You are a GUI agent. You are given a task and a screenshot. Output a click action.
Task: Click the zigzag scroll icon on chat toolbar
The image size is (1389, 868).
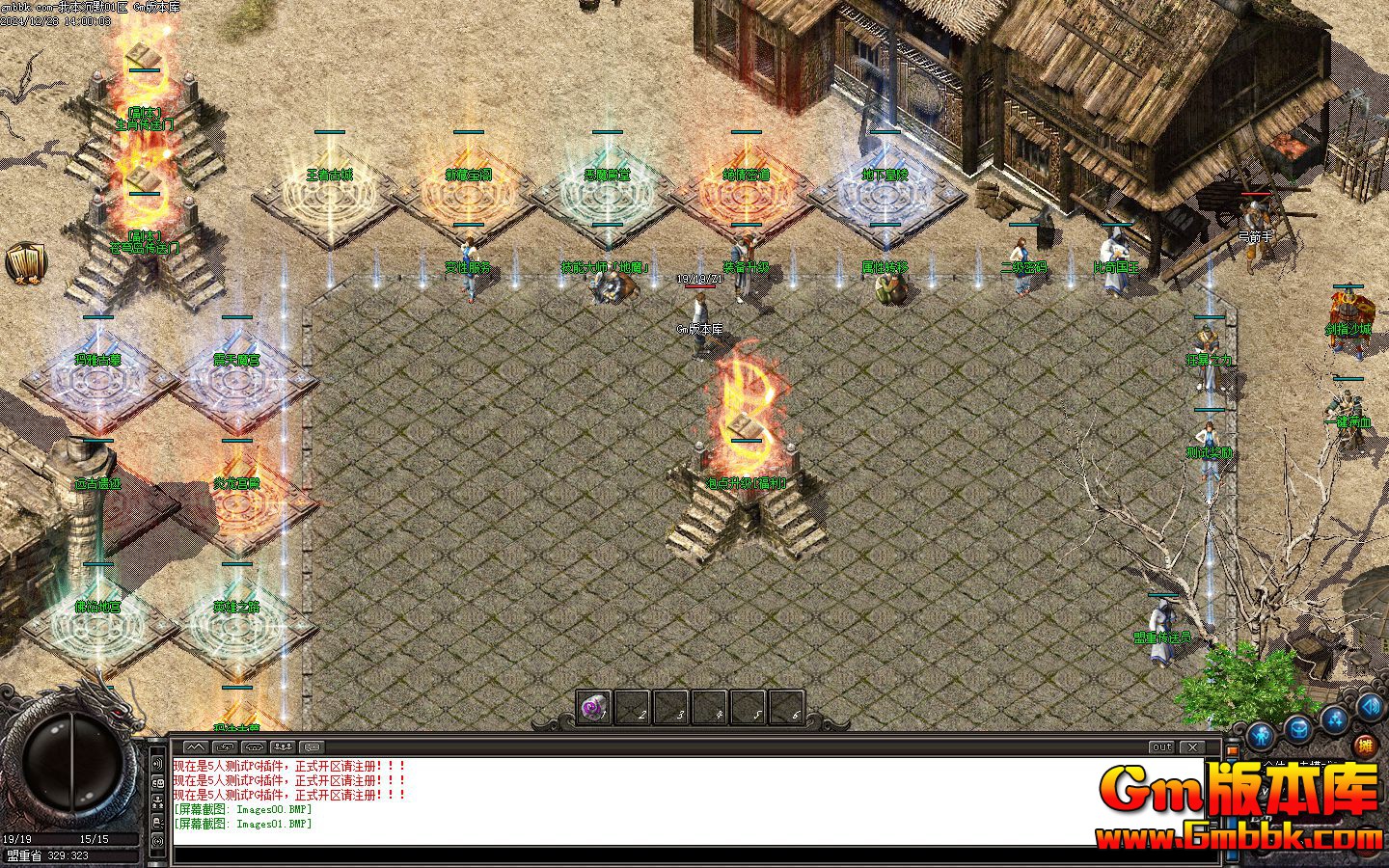[x=196, y=746]
